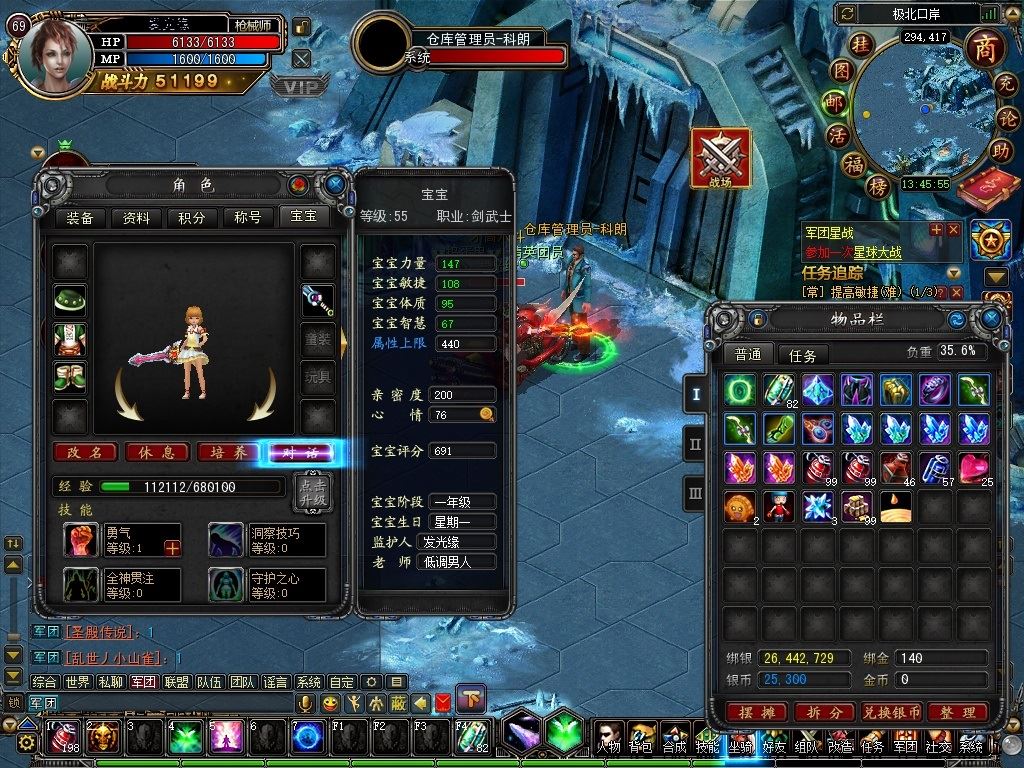Switch to the 装备 equipment tab
This screenshot has width=1024, height=768.
coord(80,218)
